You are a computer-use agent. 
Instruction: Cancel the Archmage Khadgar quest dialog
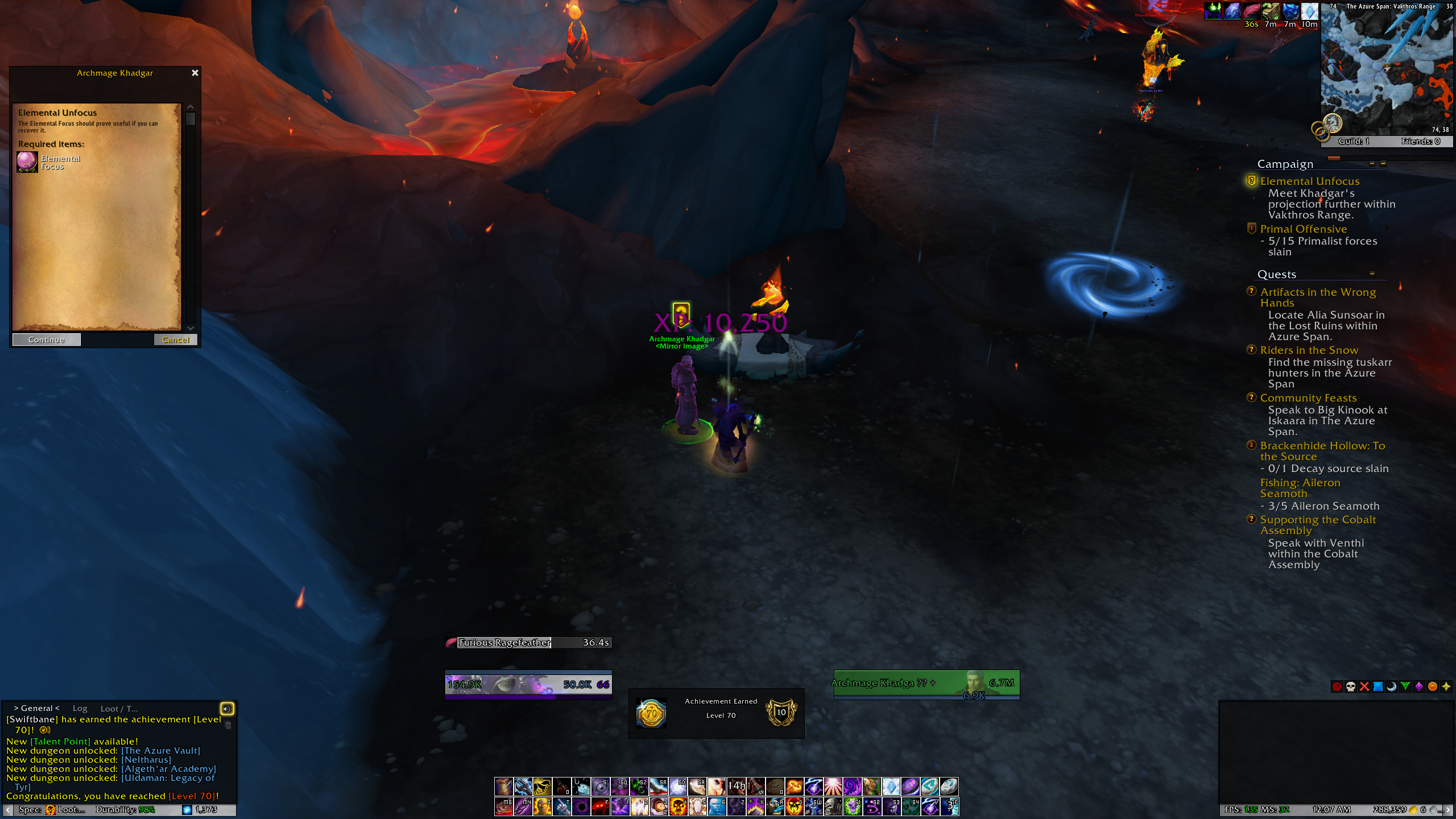(x=175, y=340)
